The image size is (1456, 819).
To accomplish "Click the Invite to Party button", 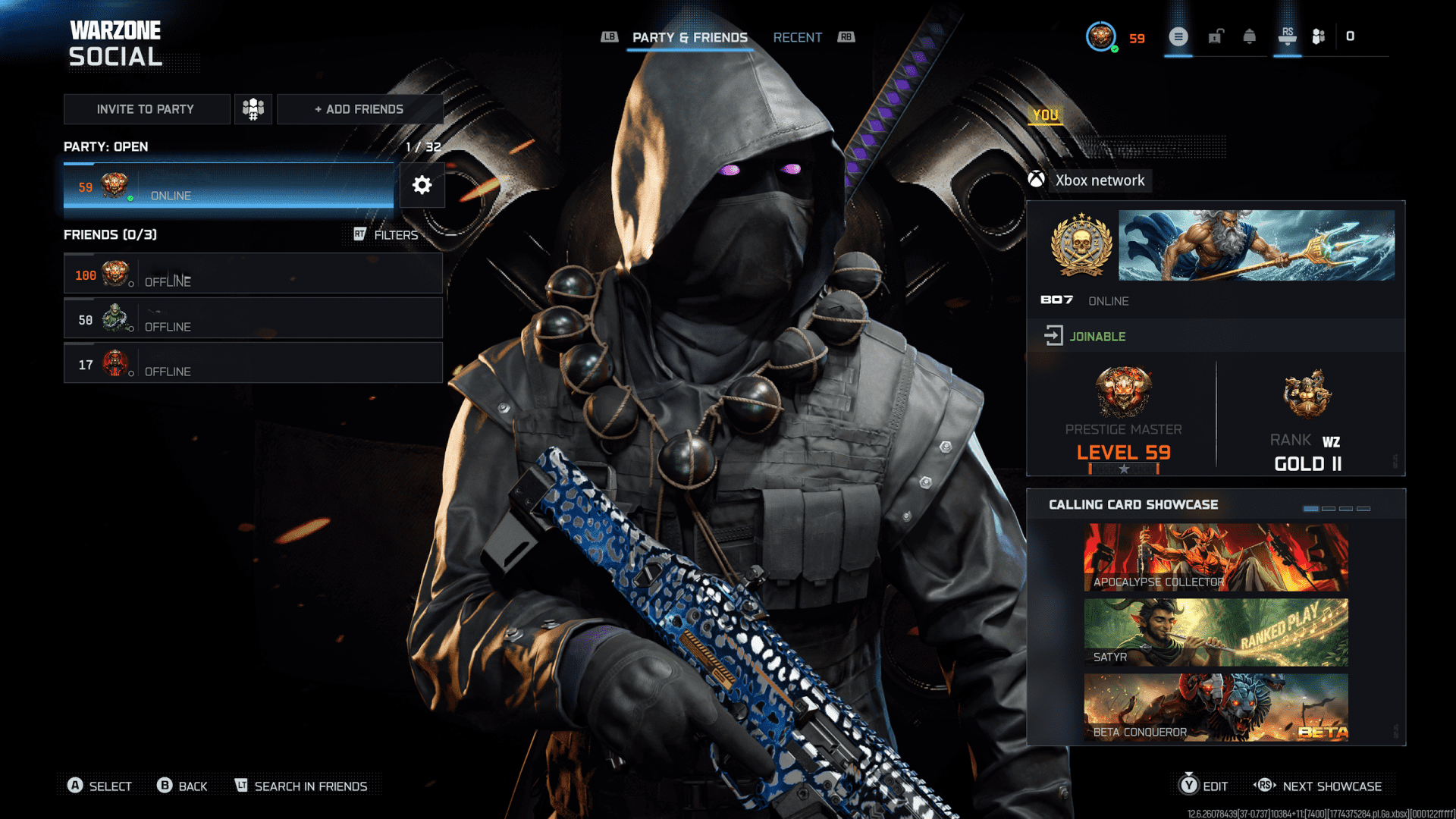I will 147,108.
